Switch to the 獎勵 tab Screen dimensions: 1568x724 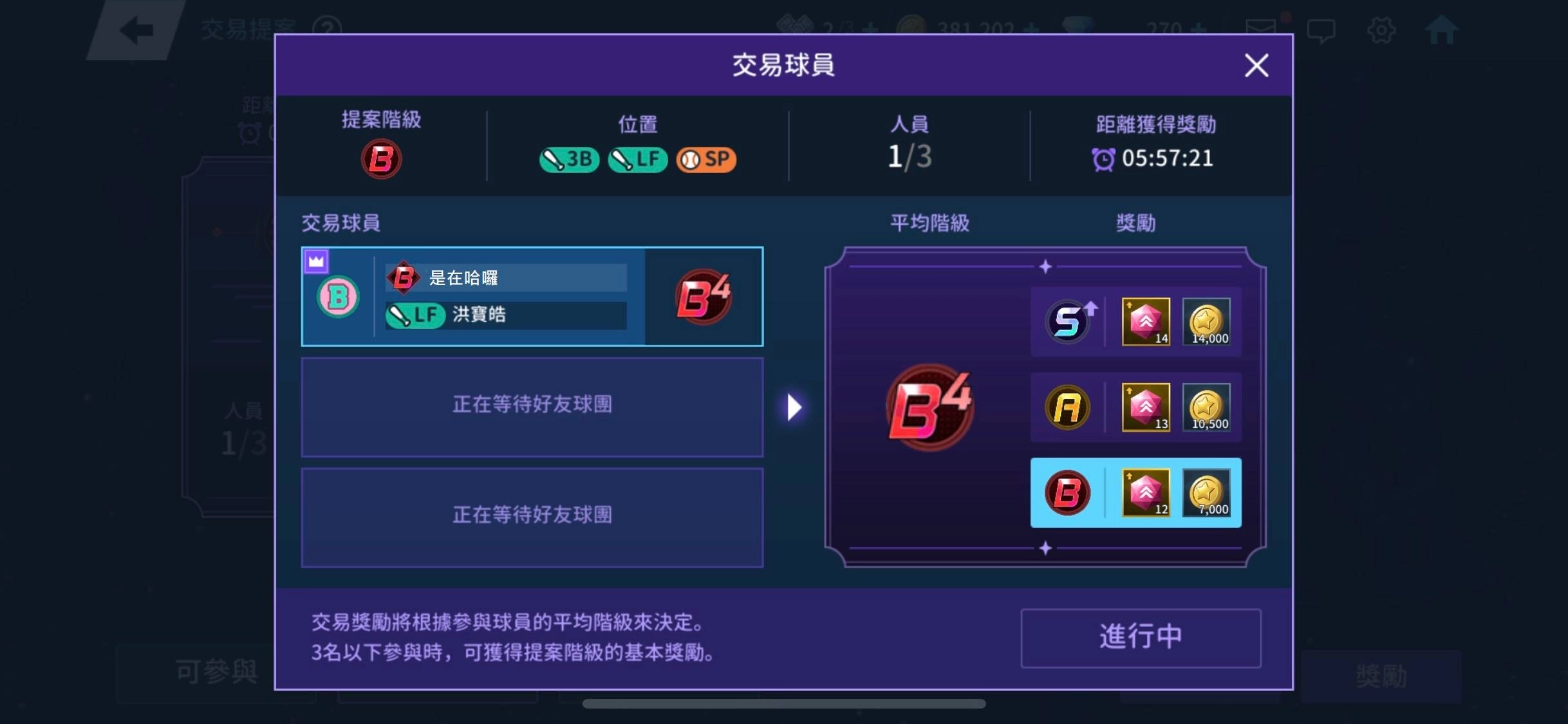(x=1379, y=674)
